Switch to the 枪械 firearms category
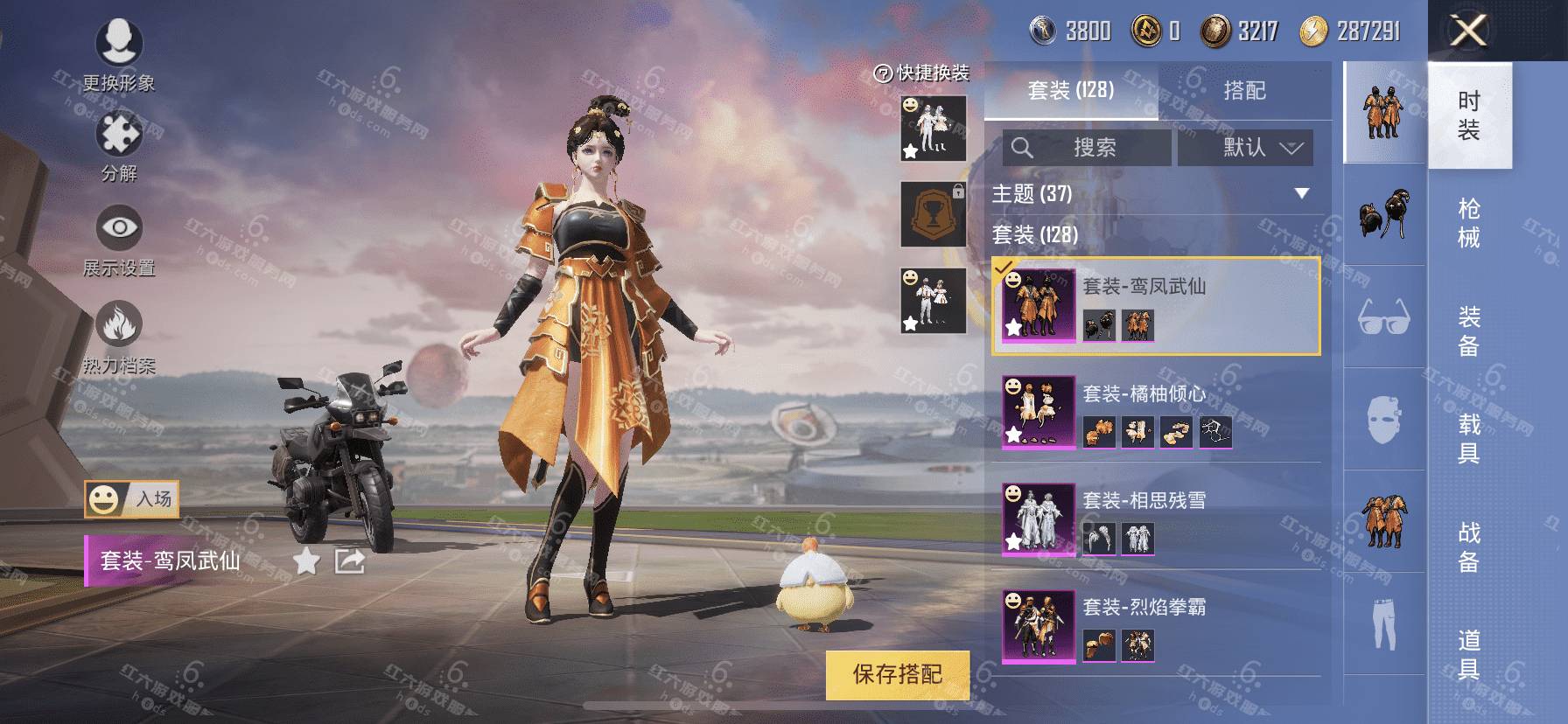Viewport: 1568px width, 724px height. point(1469,223)
